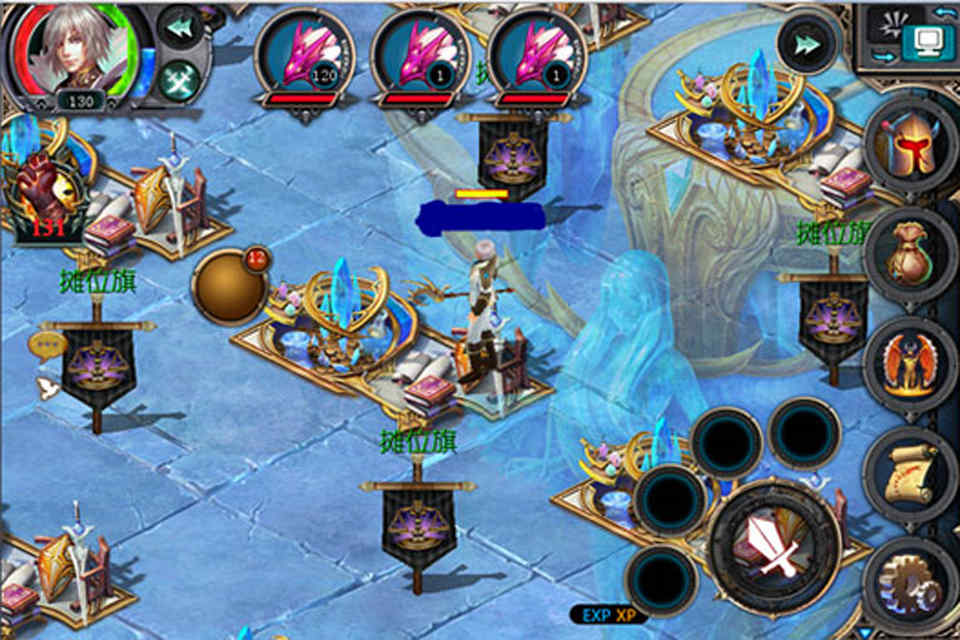Open the chat speech bubble icon
960x640 pixels.
point(47,345)
